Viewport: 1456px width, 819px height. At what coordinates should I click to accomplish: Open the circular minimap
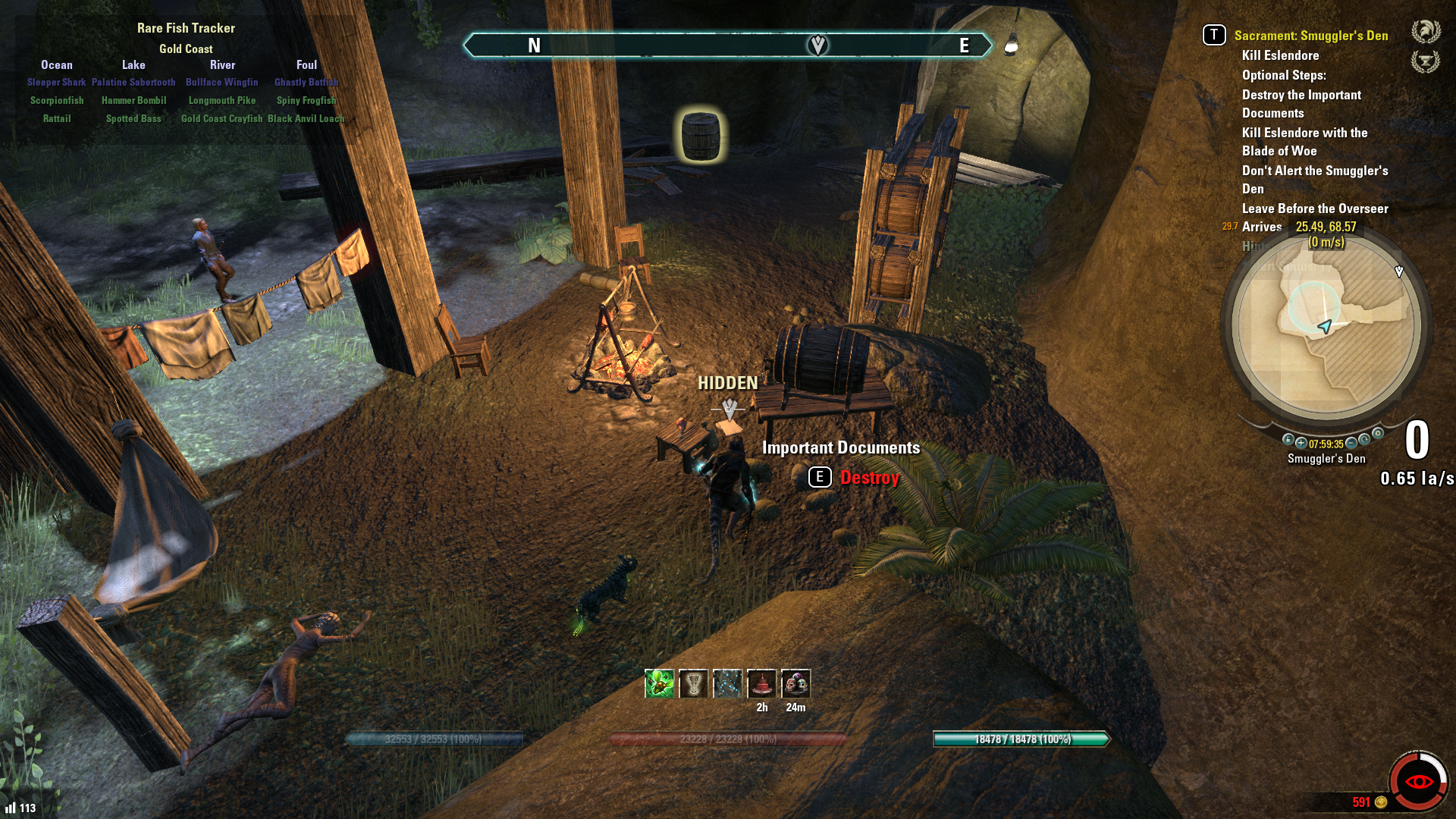point(1326,326)
